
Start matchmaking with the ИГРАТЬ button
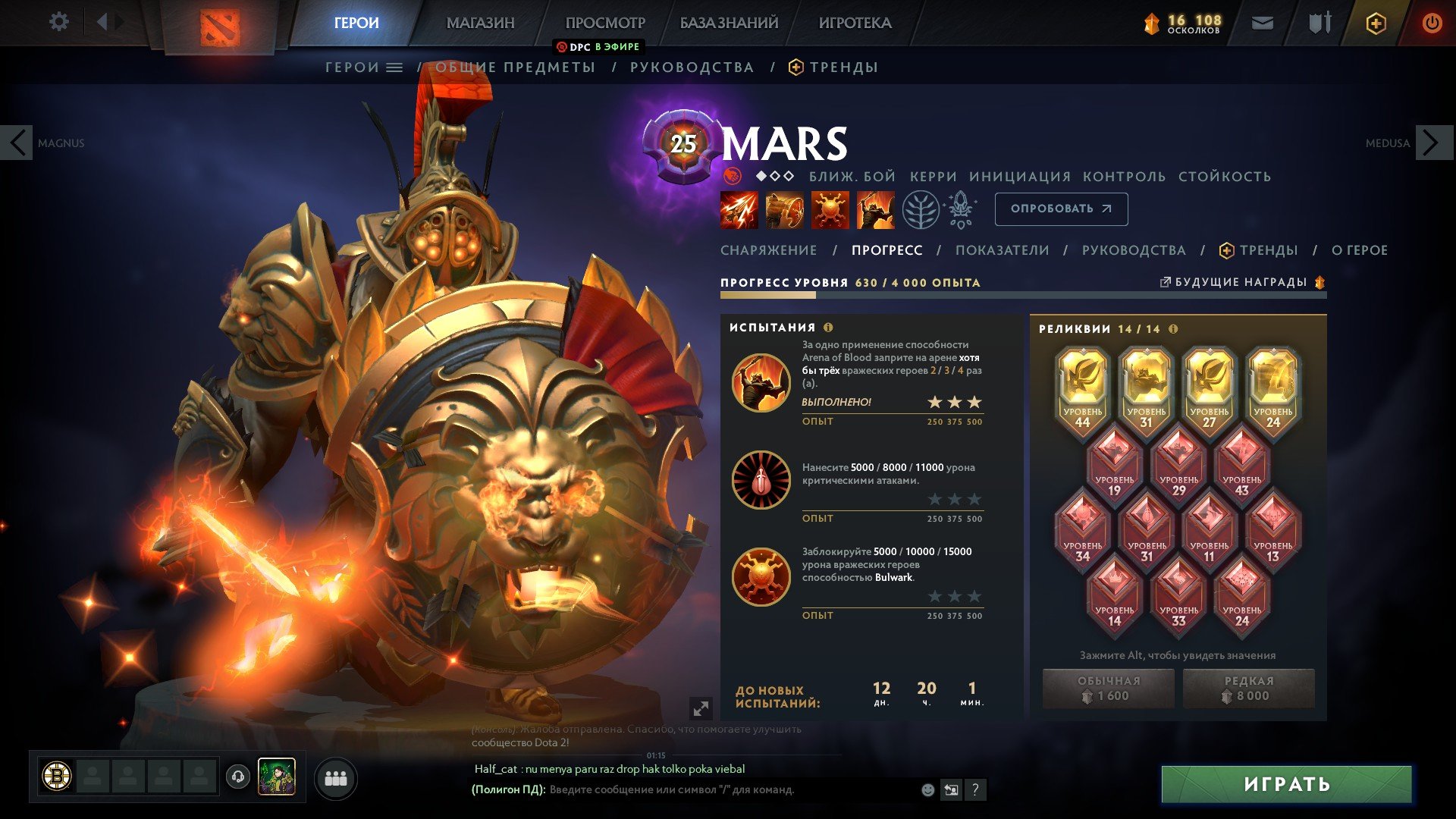click(x=1286, y=784)
